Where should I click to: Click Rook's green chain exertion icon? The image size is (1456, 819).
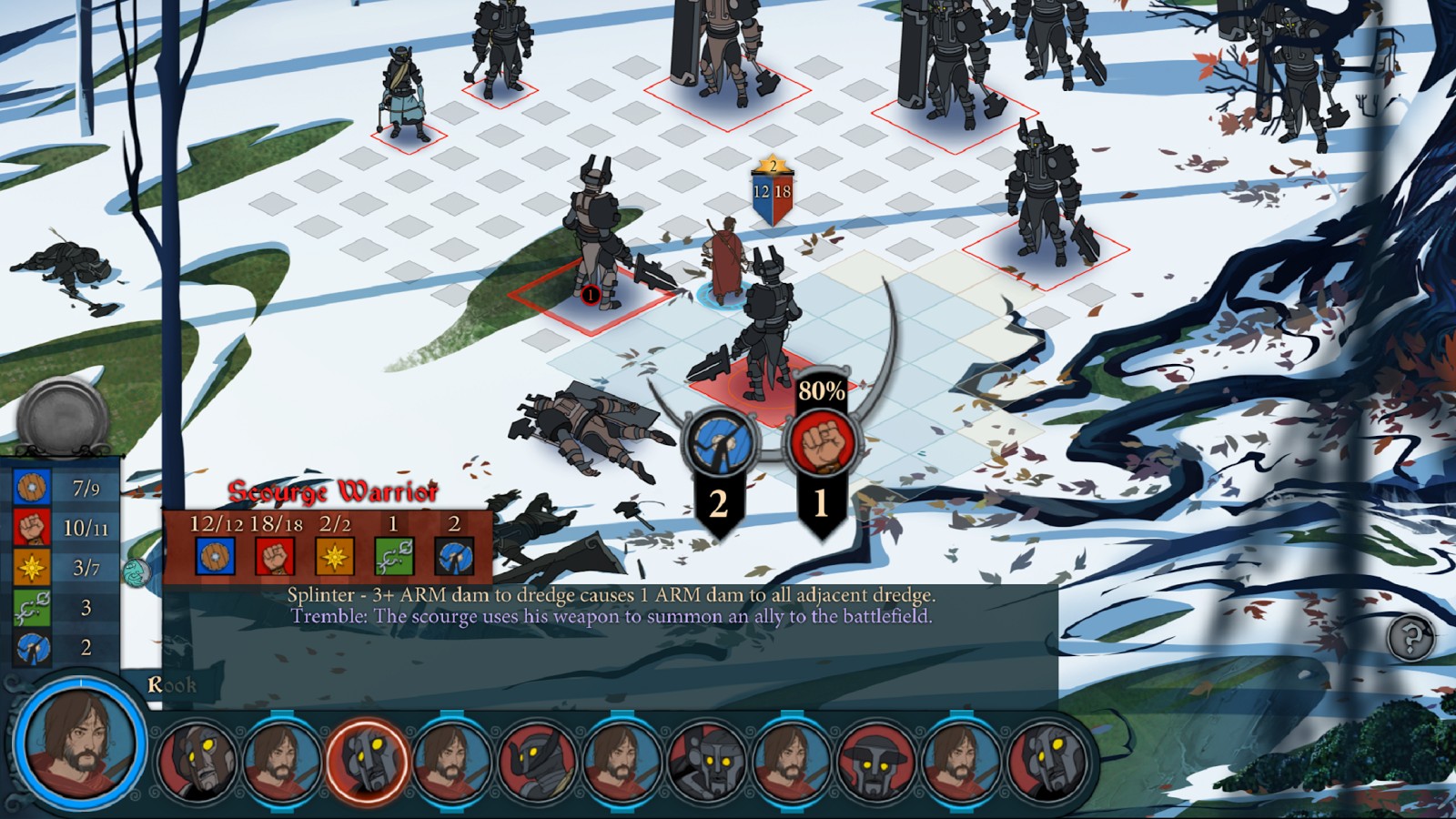(x=32, y=607)
